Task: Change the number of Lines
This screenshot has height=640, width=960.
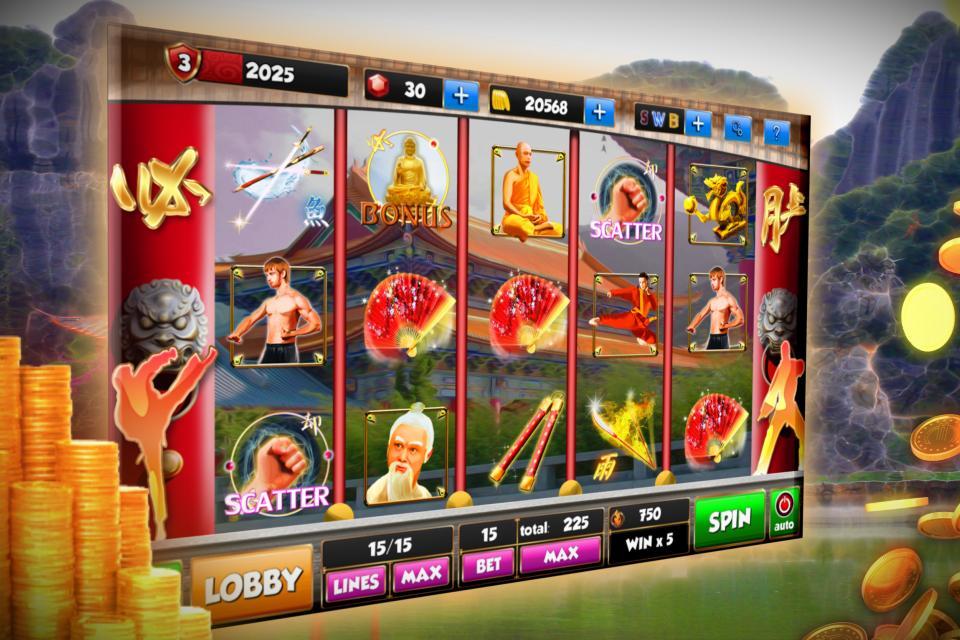Action: 355,579
